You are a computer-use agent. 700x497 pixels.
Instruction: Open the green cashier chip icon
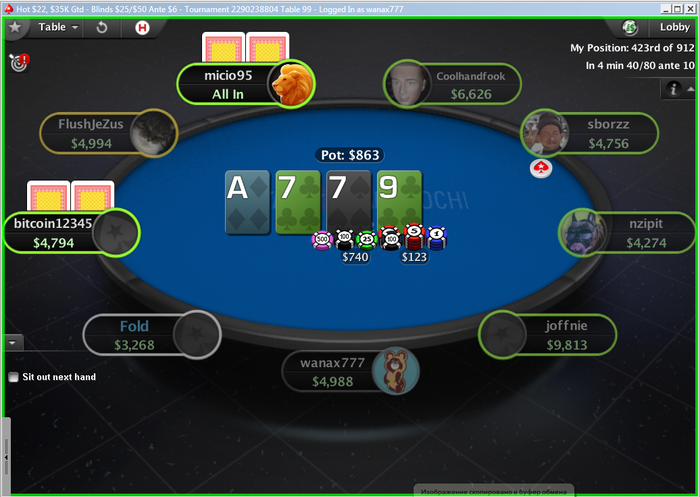click(630, 27)
